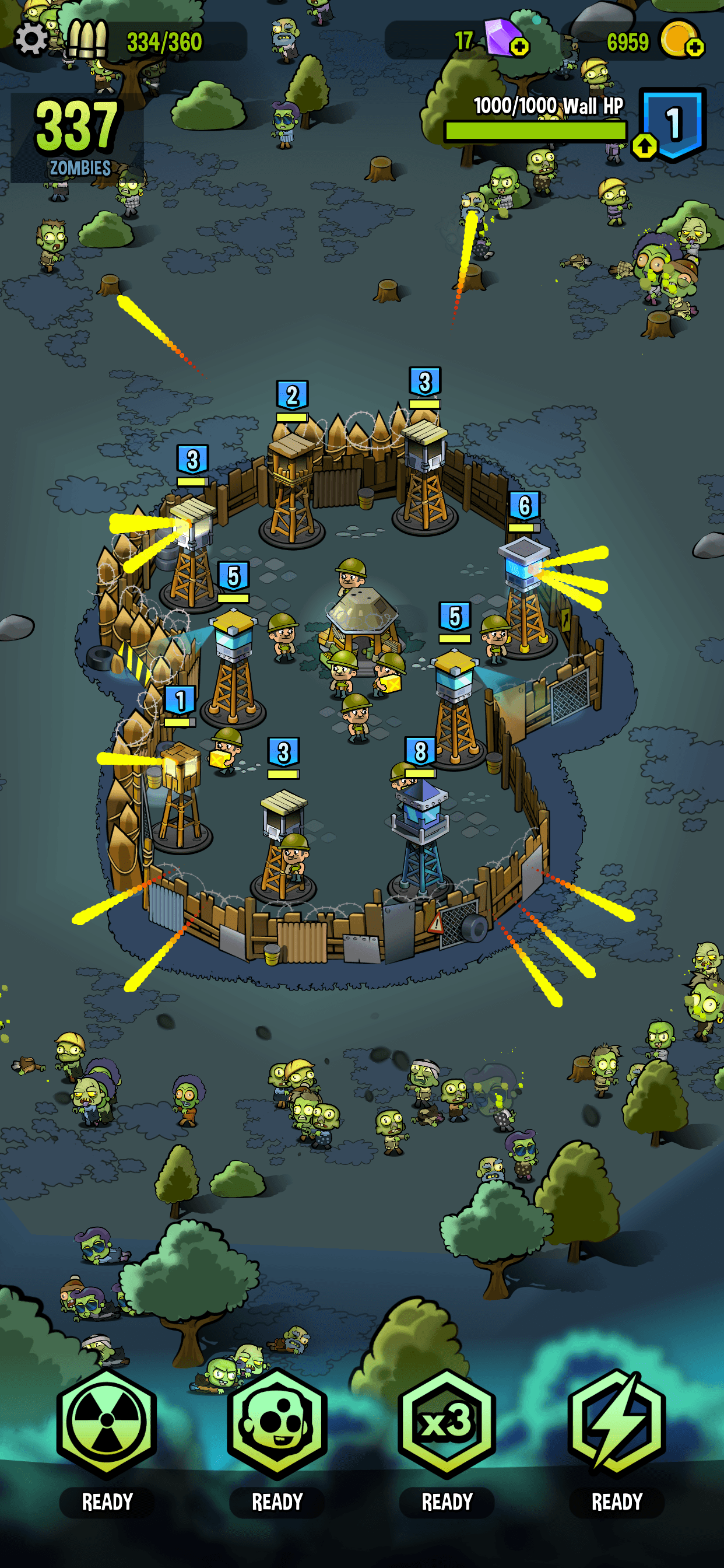
Task: Activate the nuclear strike ability
Action: (x=107, y=1423)
